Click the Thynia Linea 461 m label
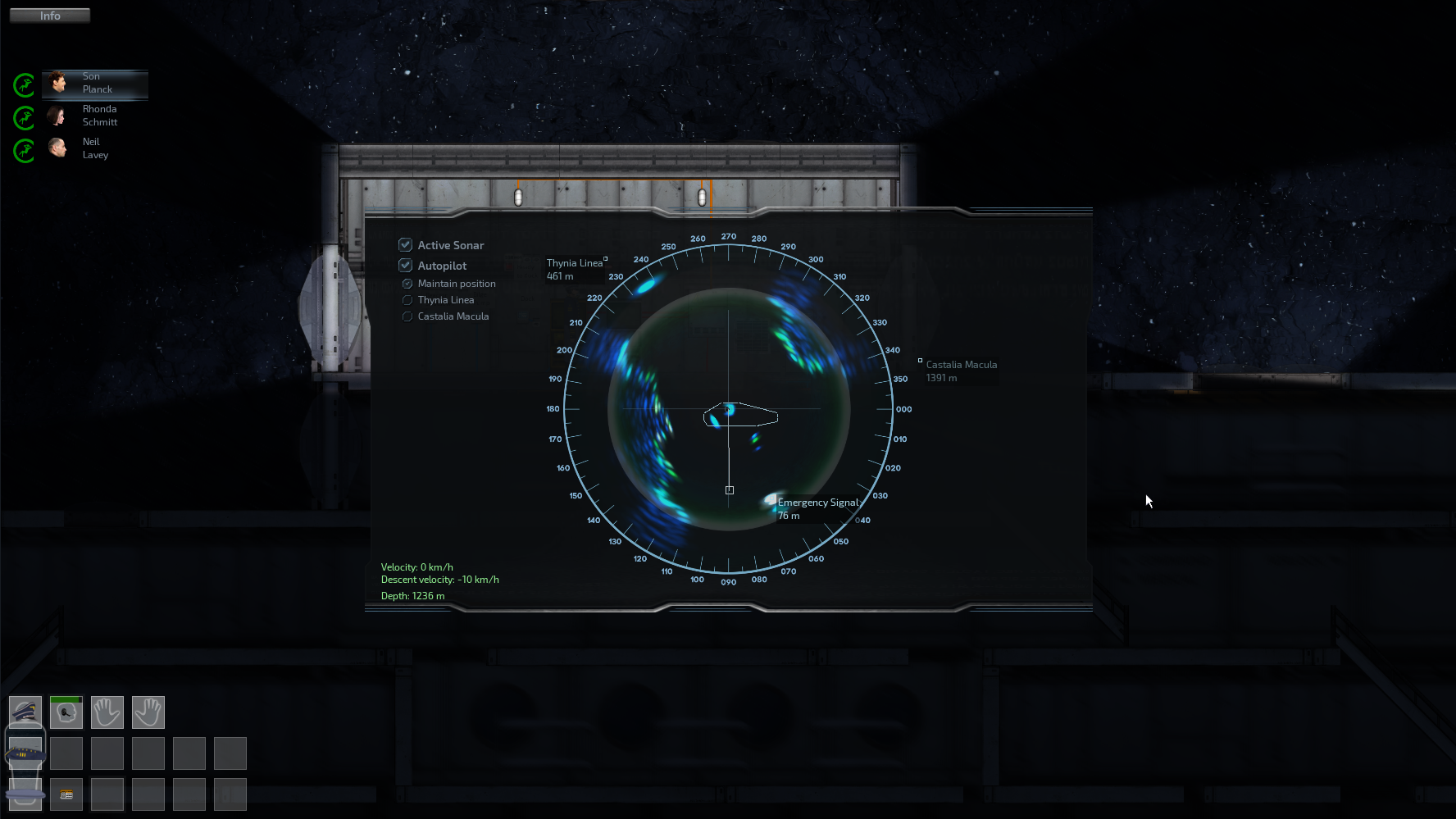This screenshot has height=819, width=1456. pos(574,269)
